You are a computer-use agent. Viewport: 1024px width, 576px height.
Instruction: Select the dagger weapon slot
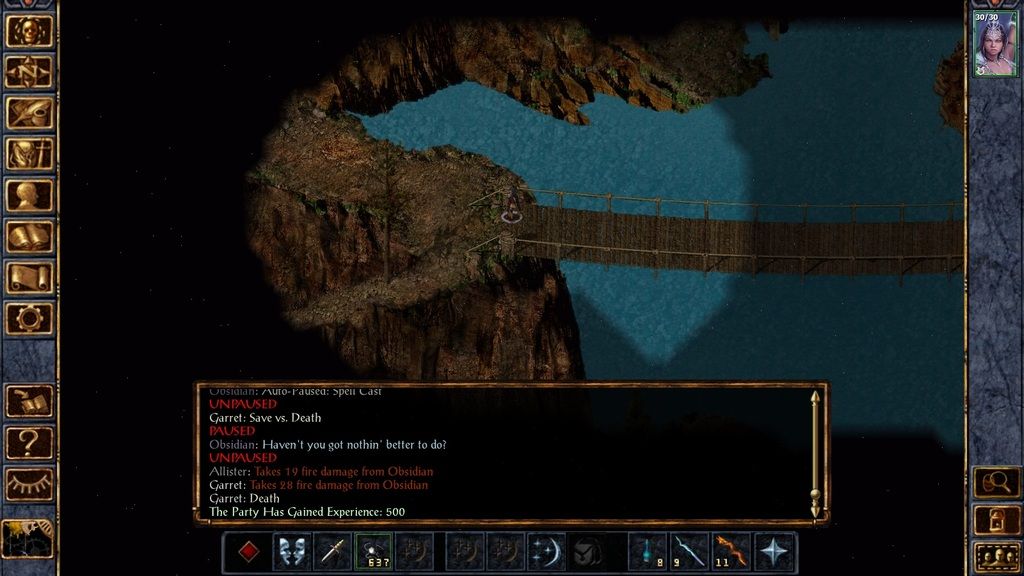[x=332, y=552]
